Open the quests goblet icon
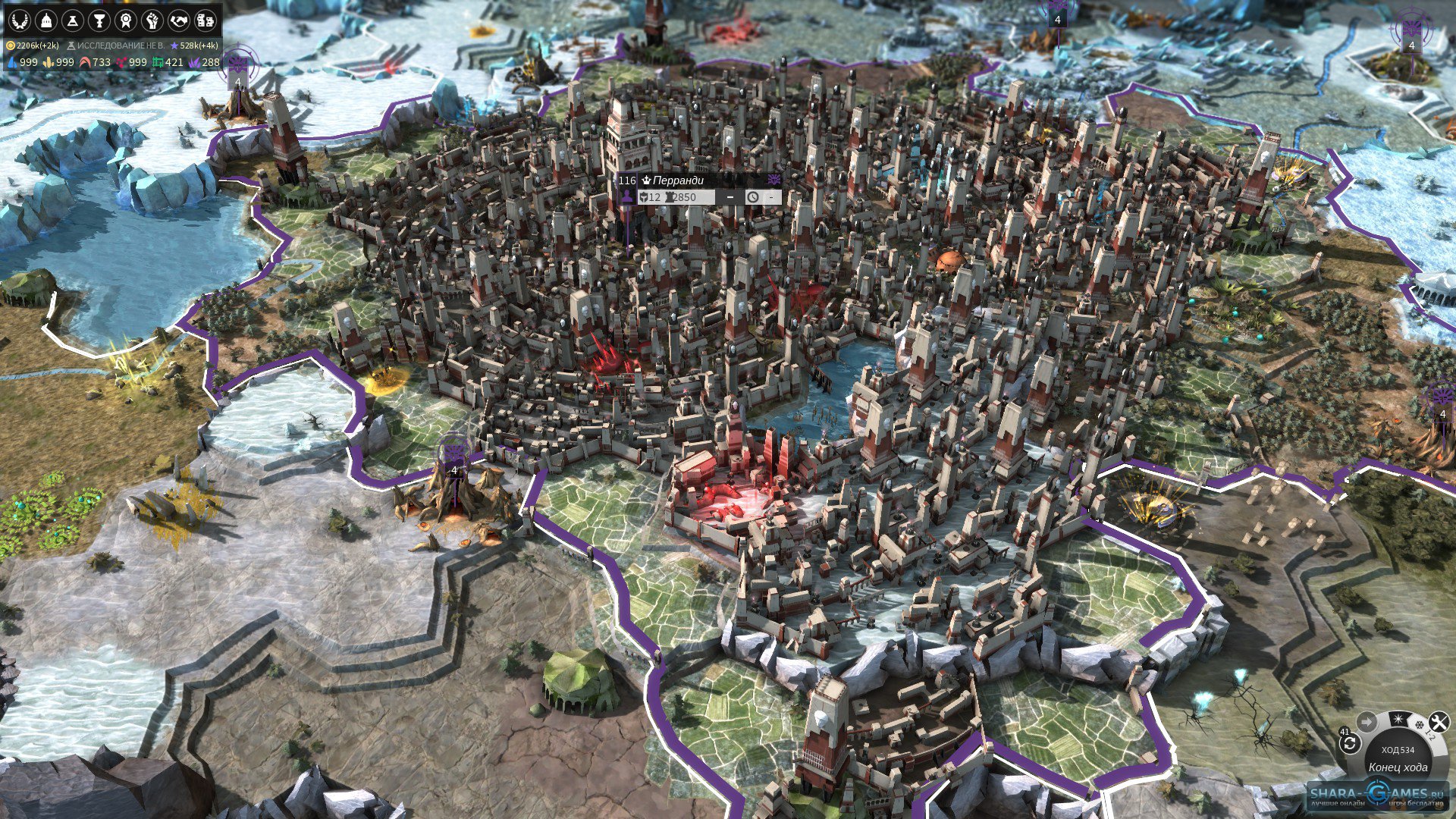Viewport: 1456px width, 819px height. click(99, 20)
